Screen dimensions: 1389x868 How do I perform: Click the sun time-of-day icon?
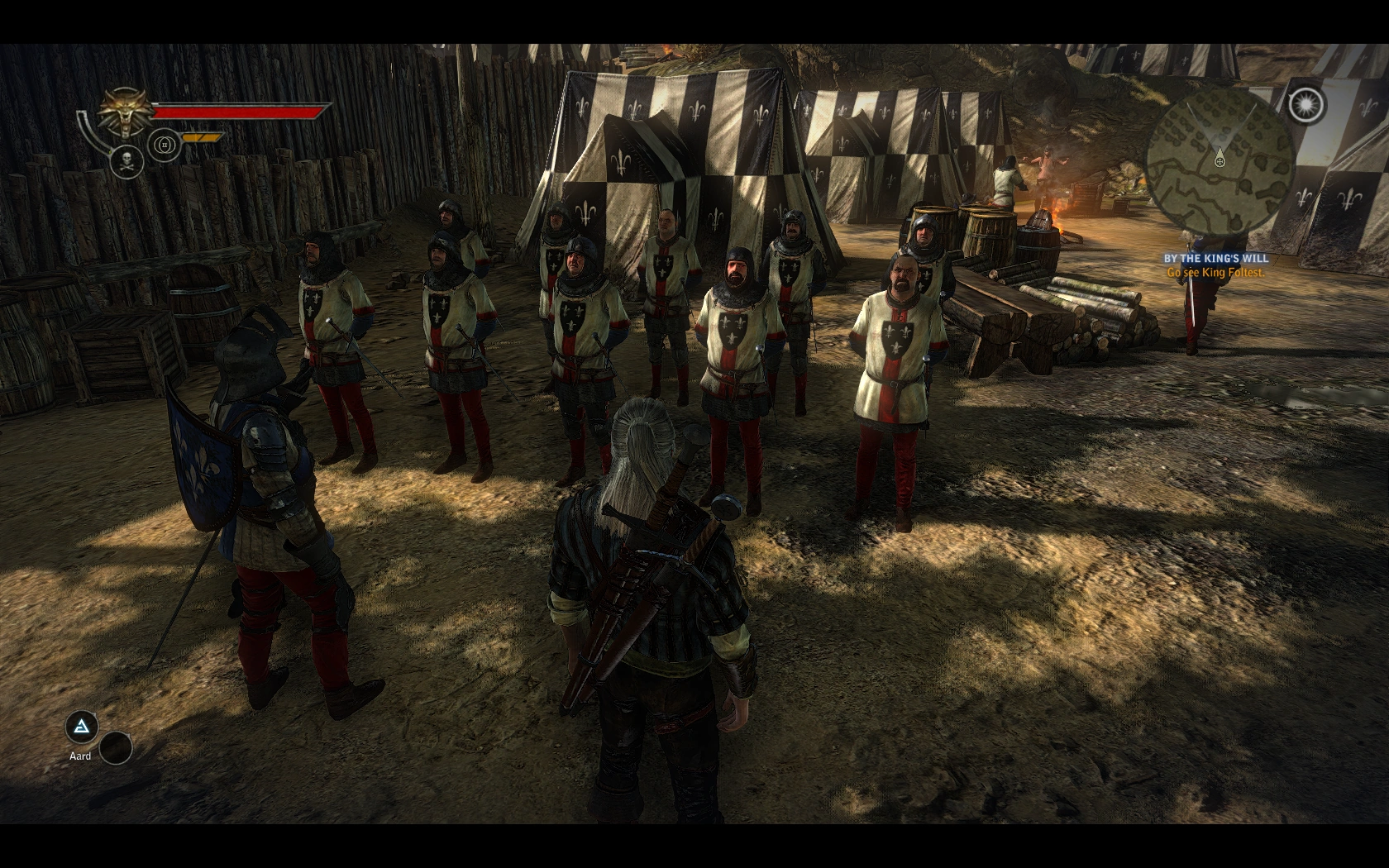1306,104
